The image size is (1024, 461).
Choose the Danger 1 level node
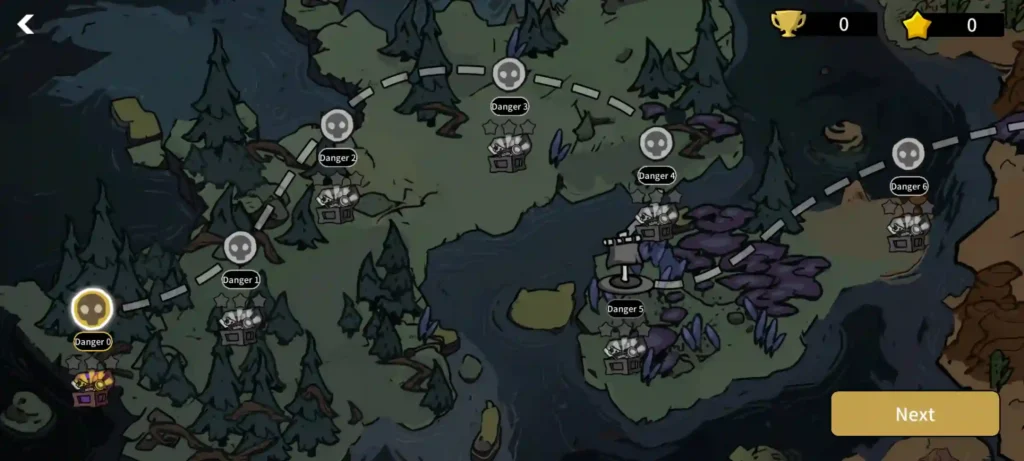(240, 247)
